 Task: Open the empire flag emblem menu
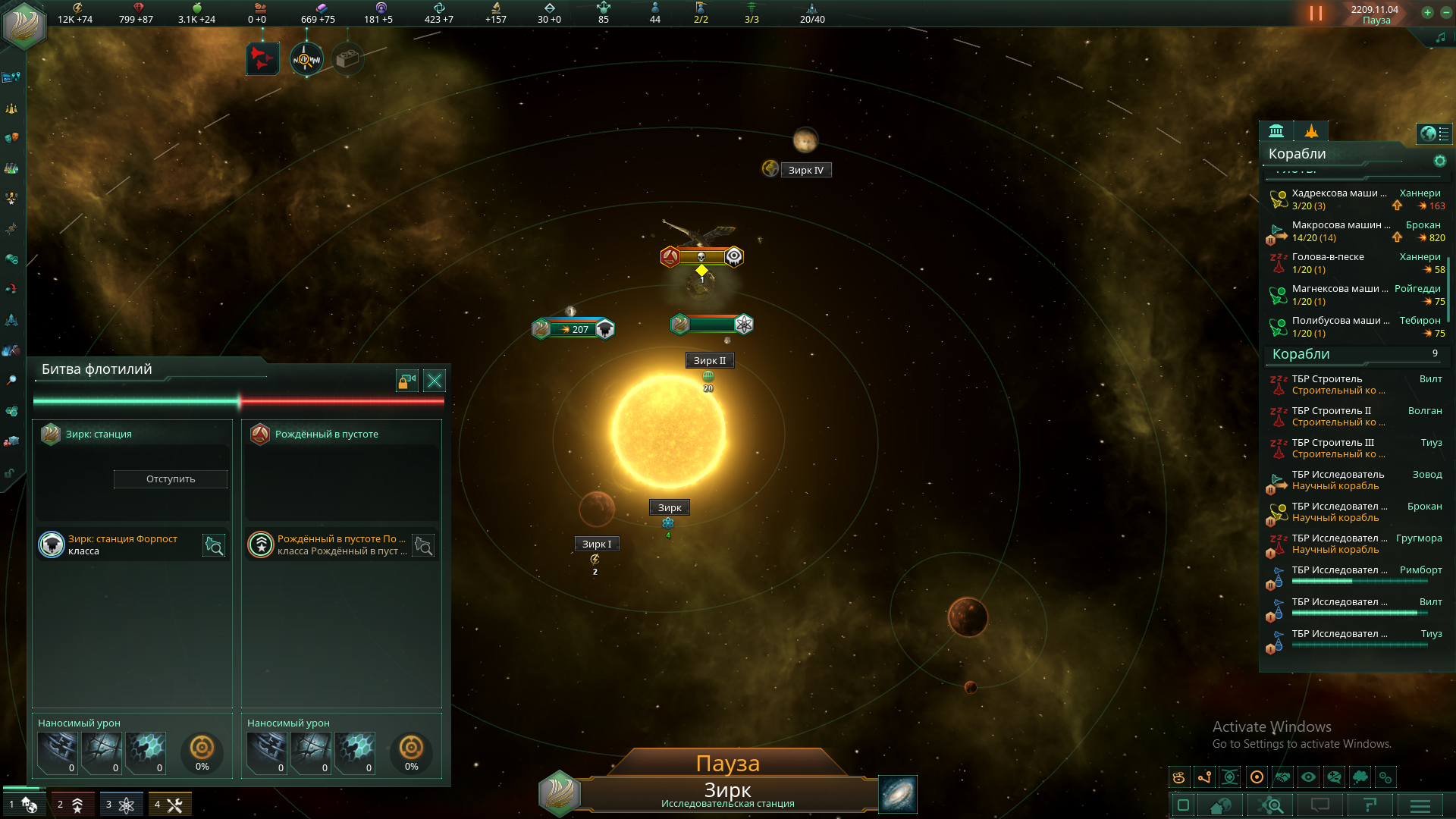point(24,24)
